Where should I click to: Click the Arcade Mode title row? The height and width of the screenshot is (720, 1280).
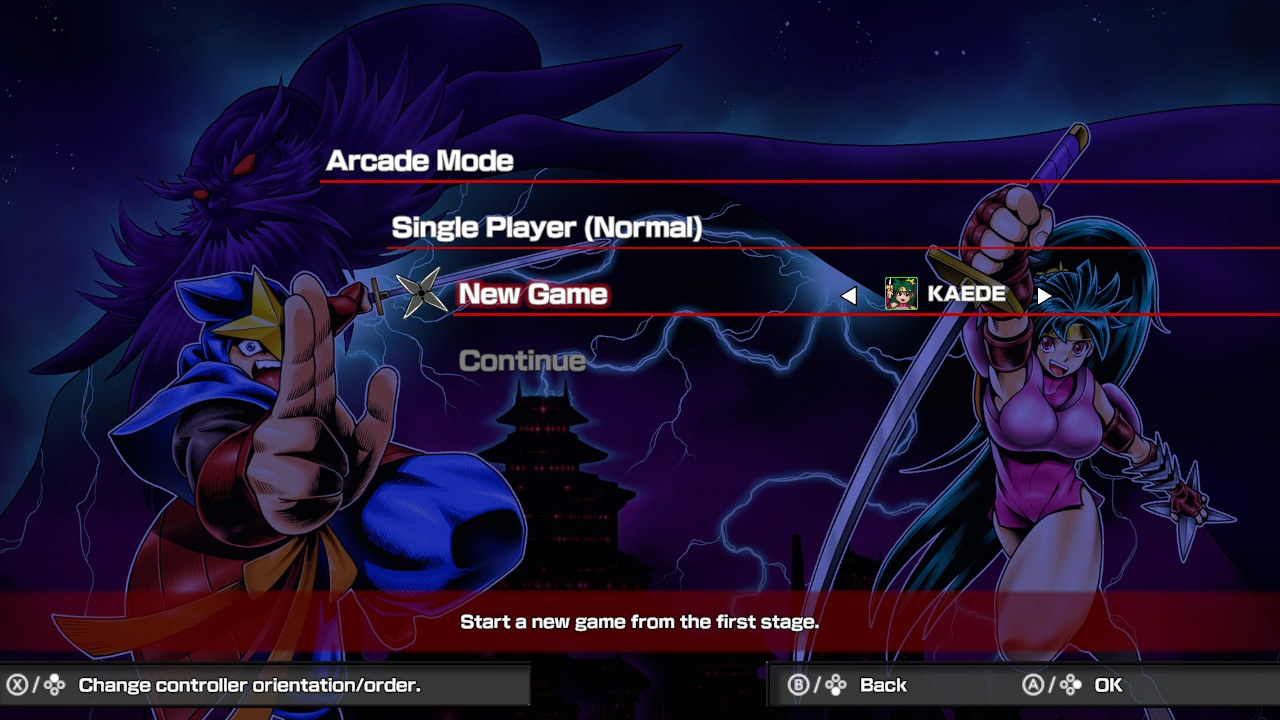420,161
